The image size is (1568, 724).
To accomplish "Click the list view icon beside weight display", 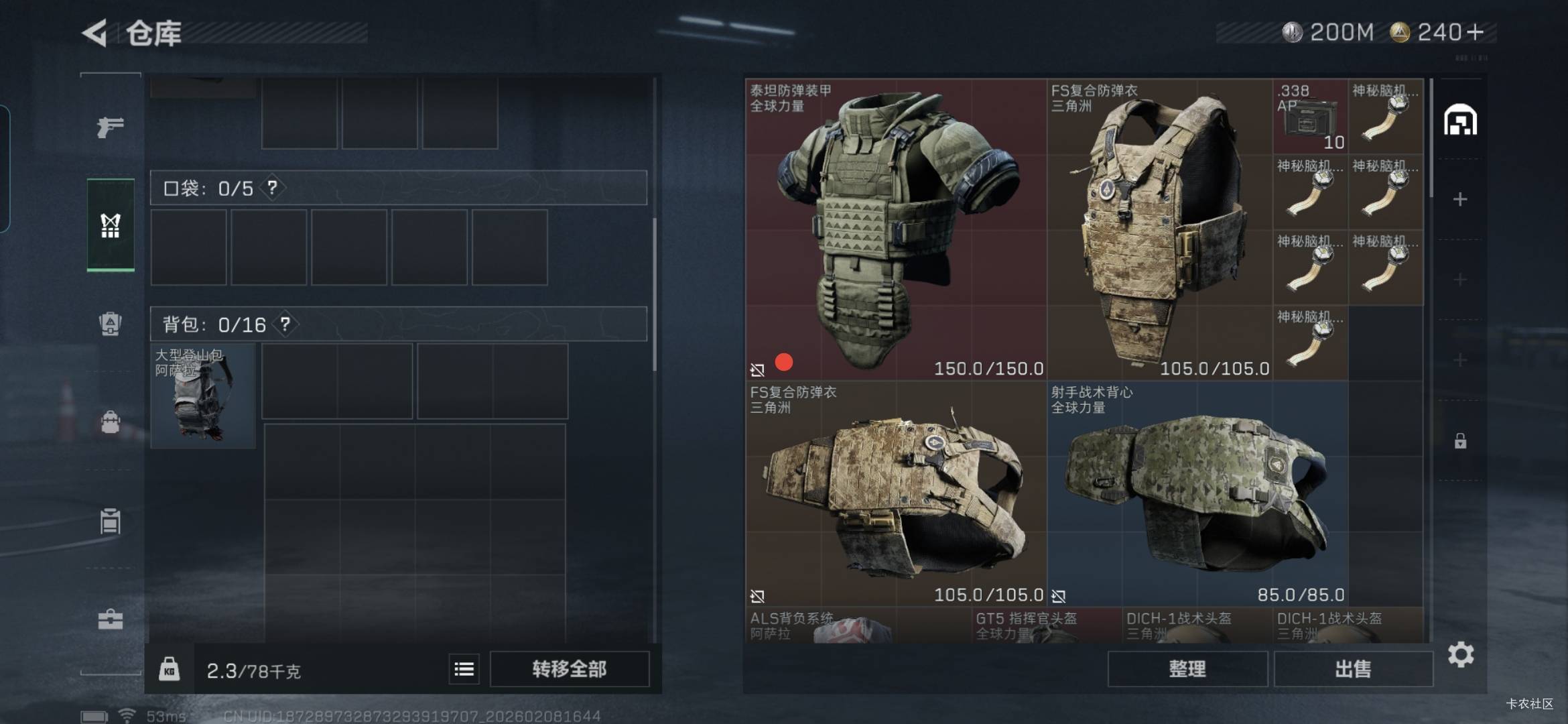I will pos(463,669).
